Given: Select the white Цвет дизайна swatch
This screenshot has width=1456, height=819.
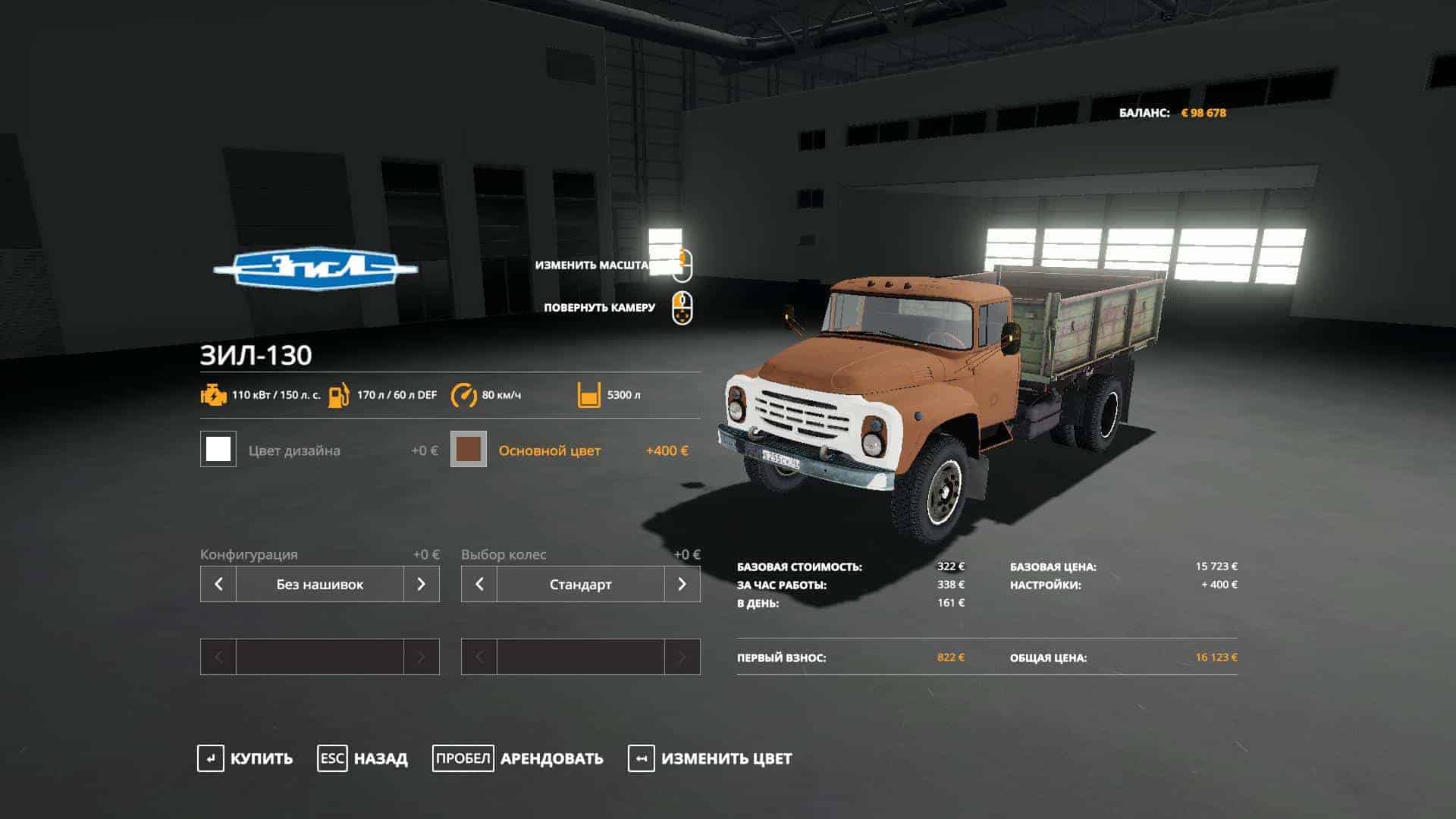Looking at the screenshot, I should click(218, 450).
